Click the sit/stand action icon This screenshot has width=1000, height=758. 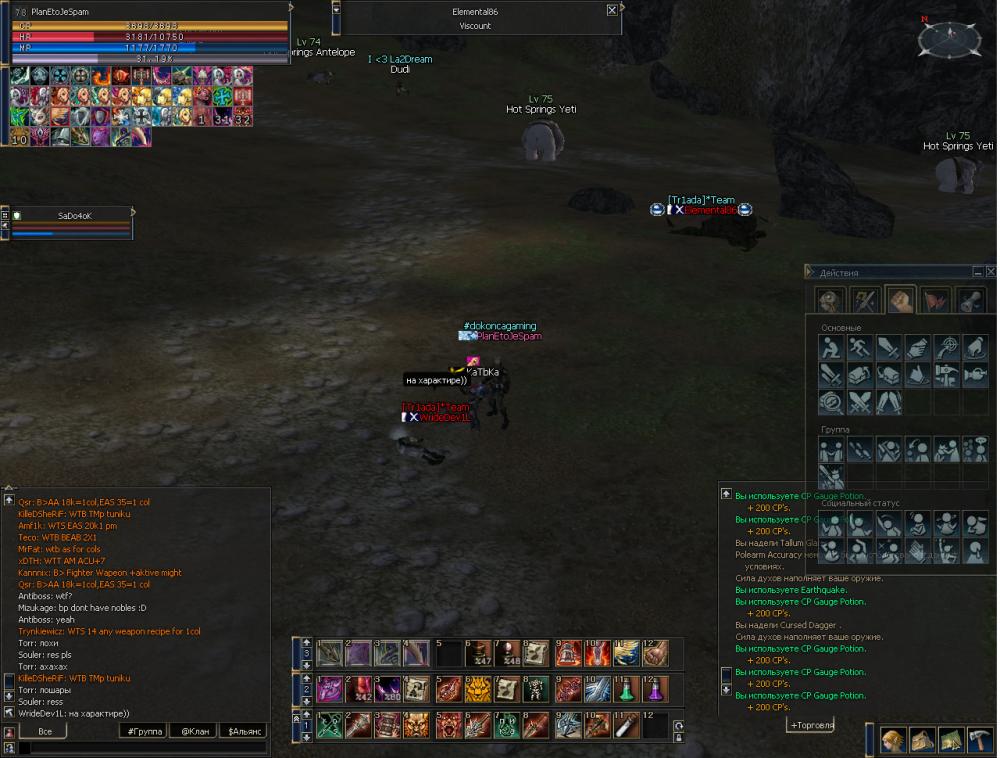pos(831,347)
